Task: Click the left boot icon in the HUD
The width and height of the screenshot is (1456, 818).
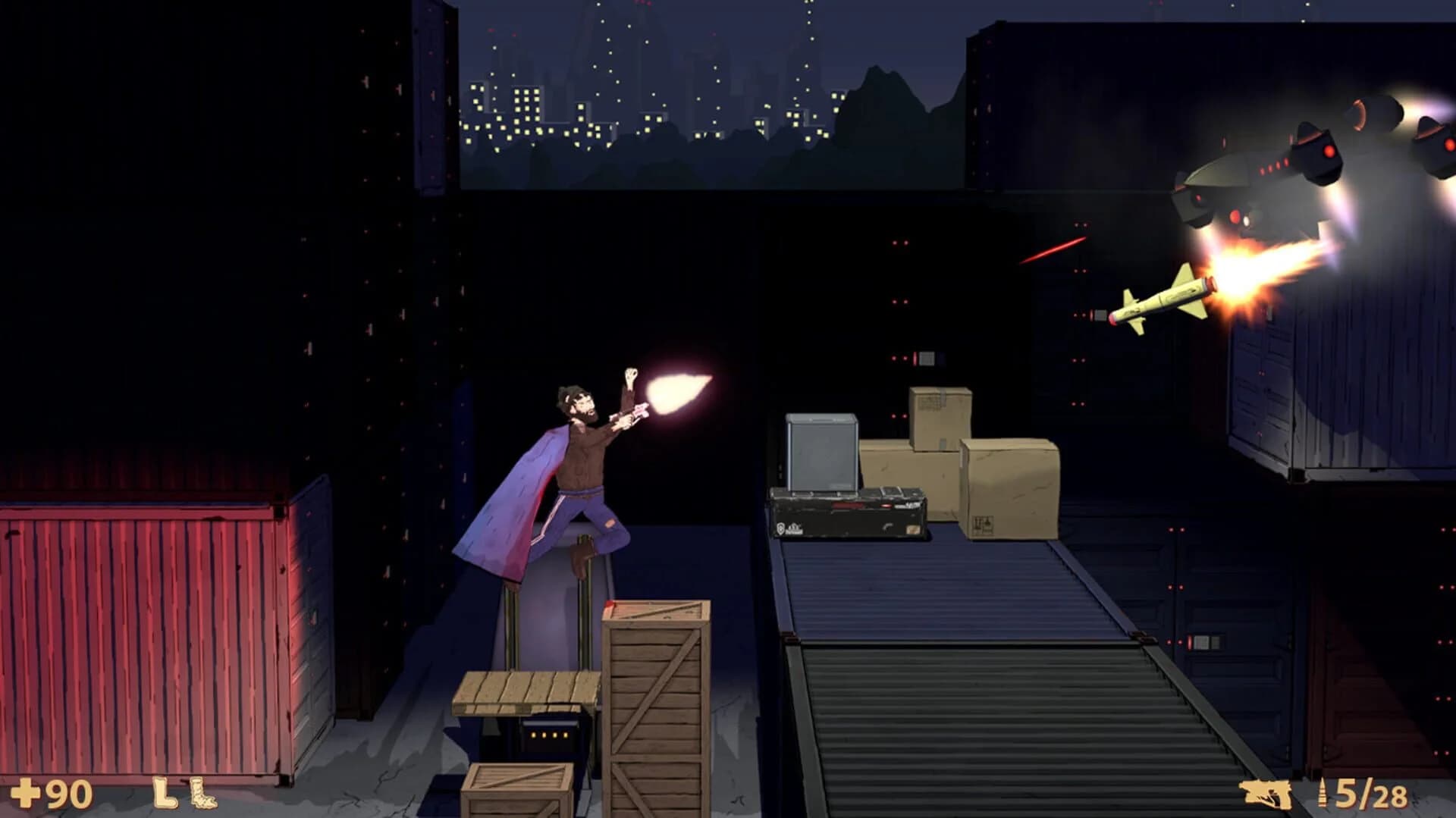Action: pos(164,793)
